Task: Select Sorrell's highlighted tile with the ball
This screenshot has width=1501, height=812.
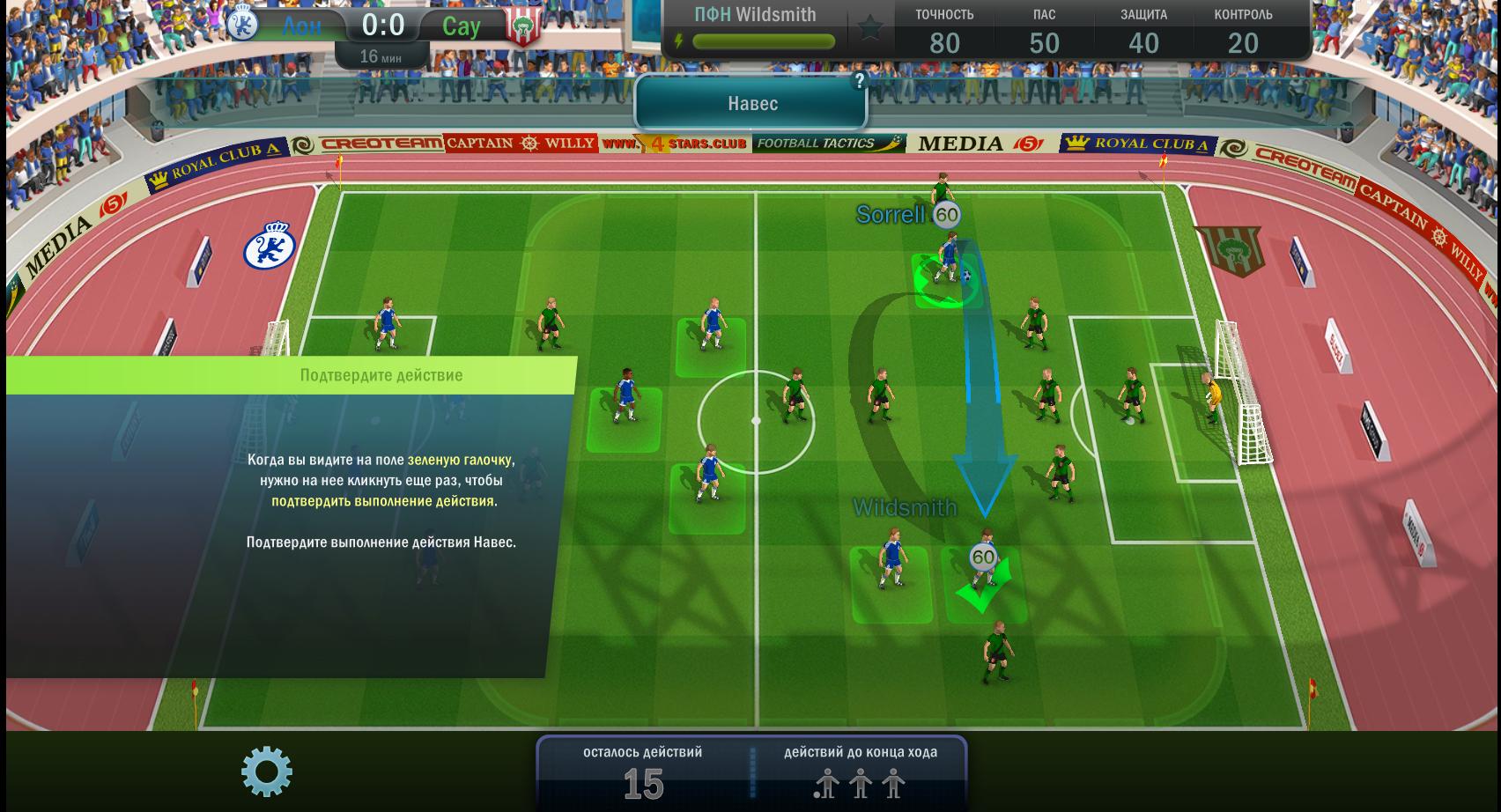Action: click(946, 280)
